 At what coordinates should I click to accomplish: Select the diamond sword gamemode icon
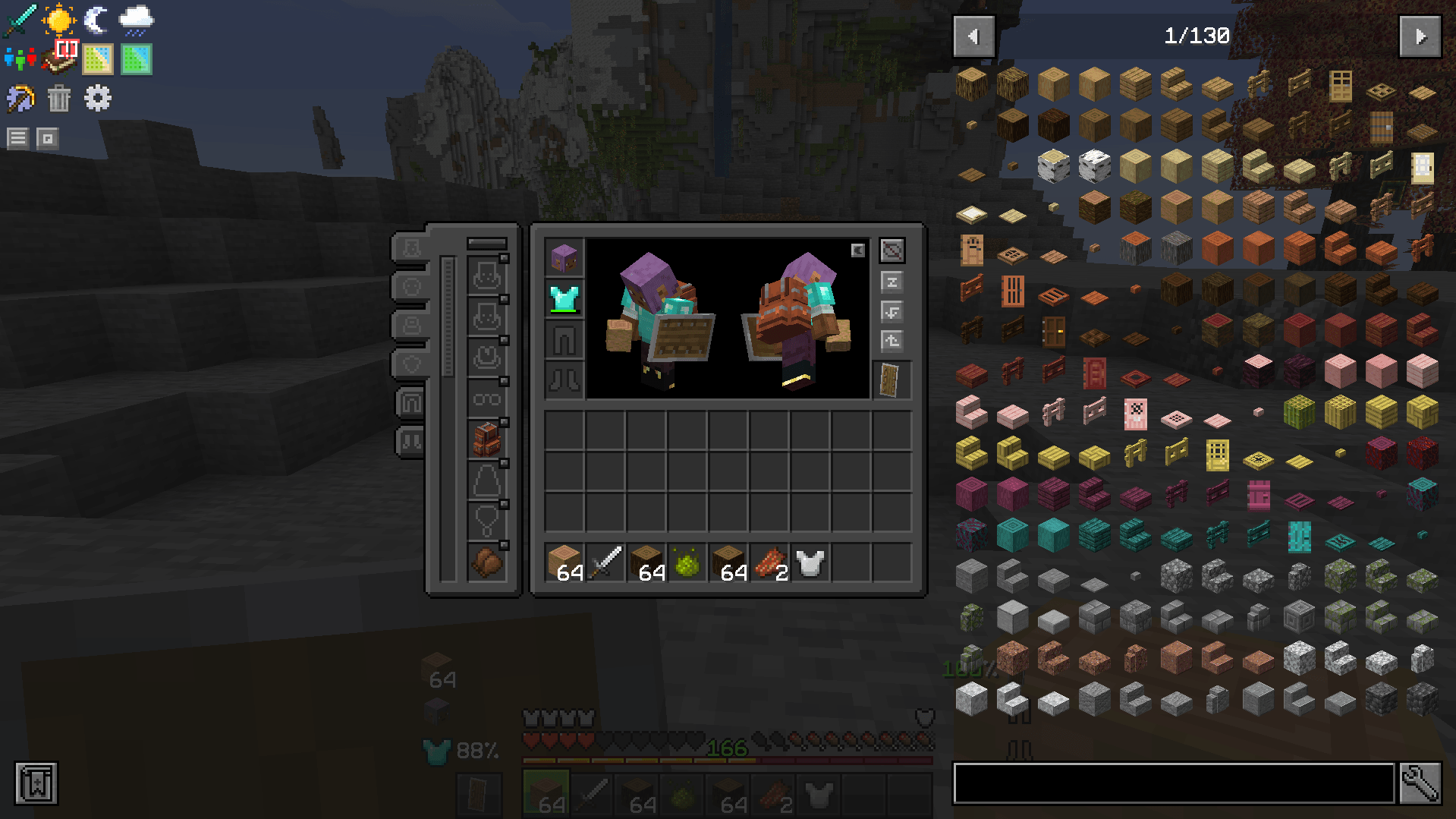[x=19, y=20]
